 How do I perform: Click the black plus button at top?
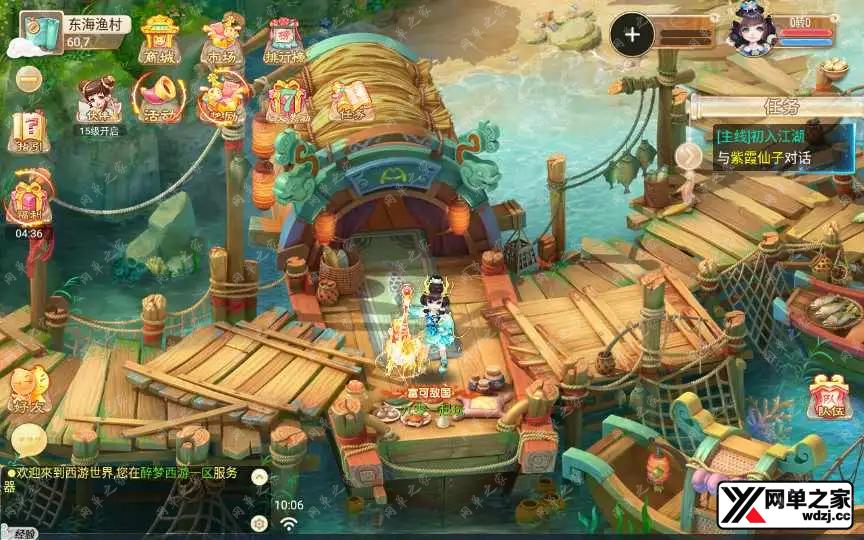pos(632,34)
